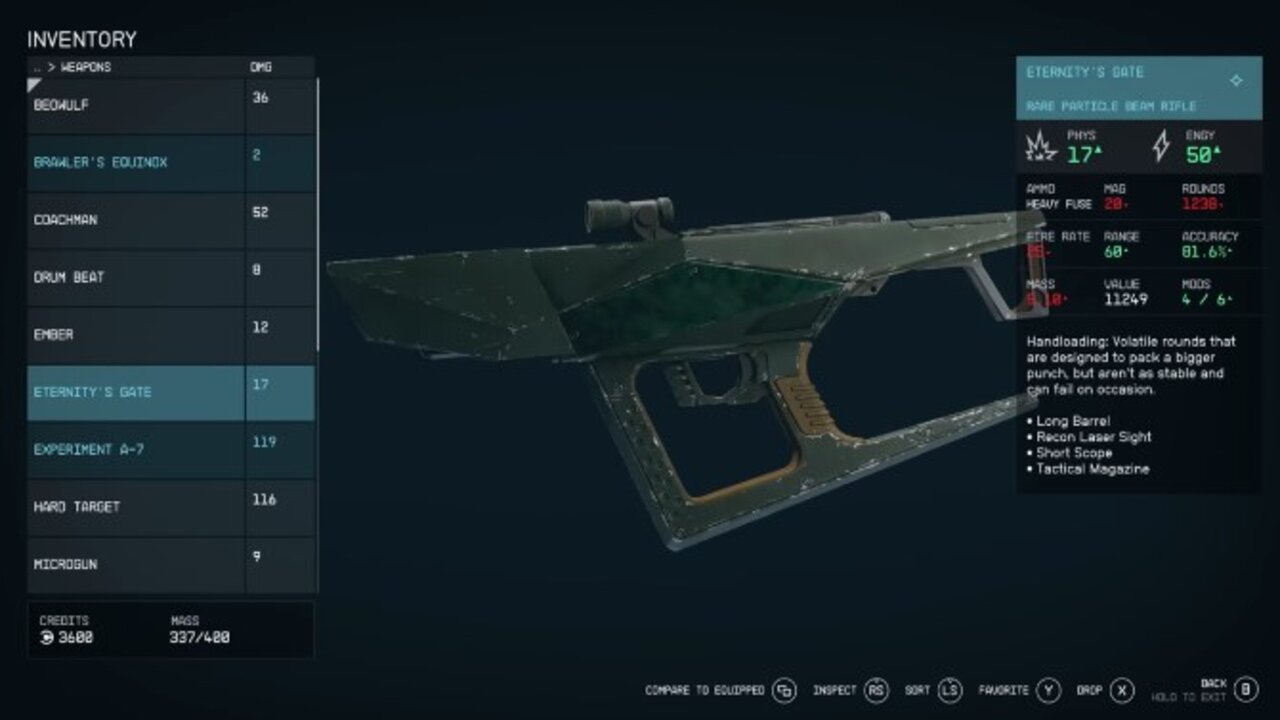Select the WEAPONS breadcrumb tab
The width and height of the screenshot is (1280, 720).
coord(85,67)
